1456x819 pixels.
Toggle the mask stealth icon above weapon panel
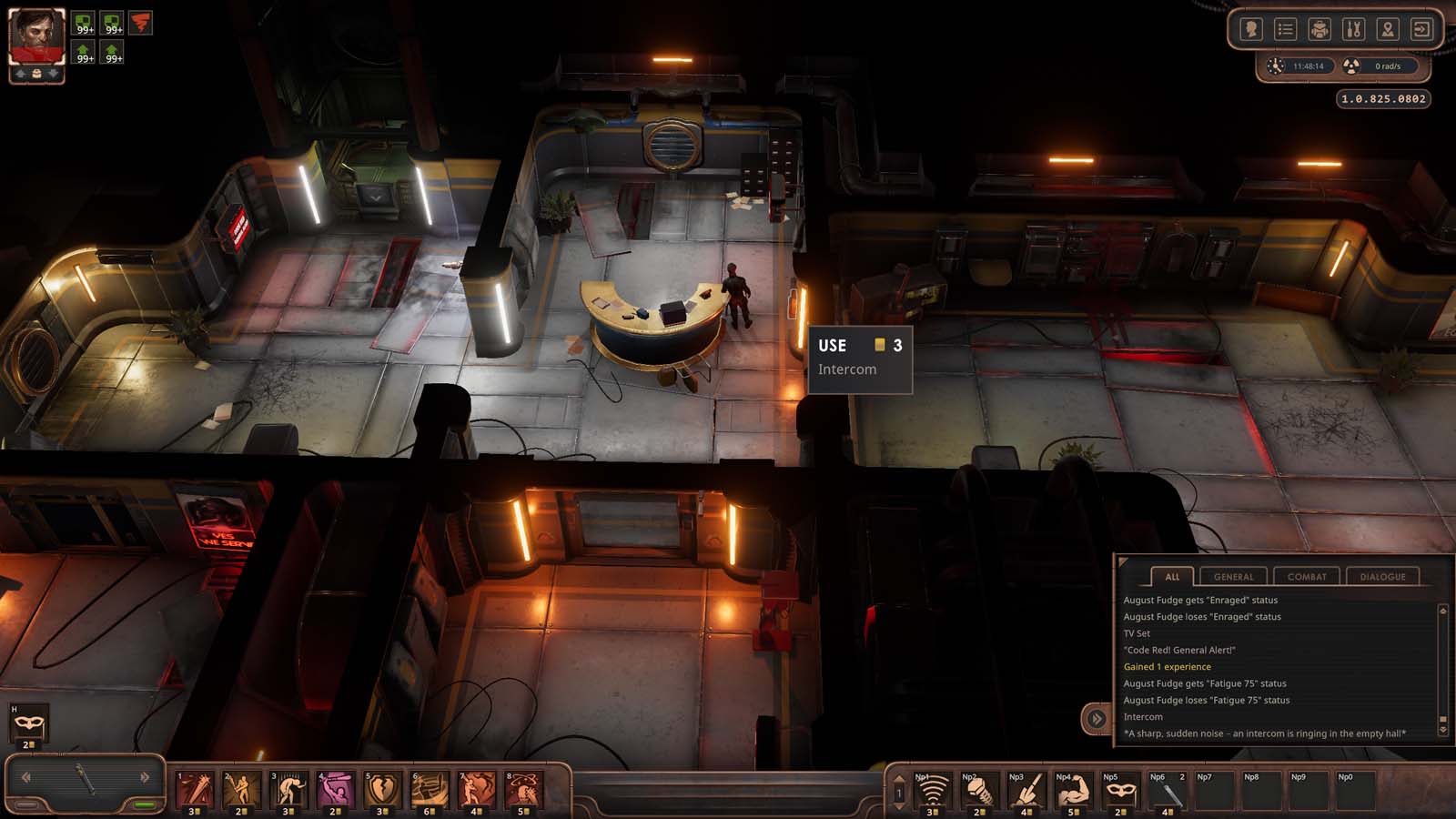[x=28, y=724]
